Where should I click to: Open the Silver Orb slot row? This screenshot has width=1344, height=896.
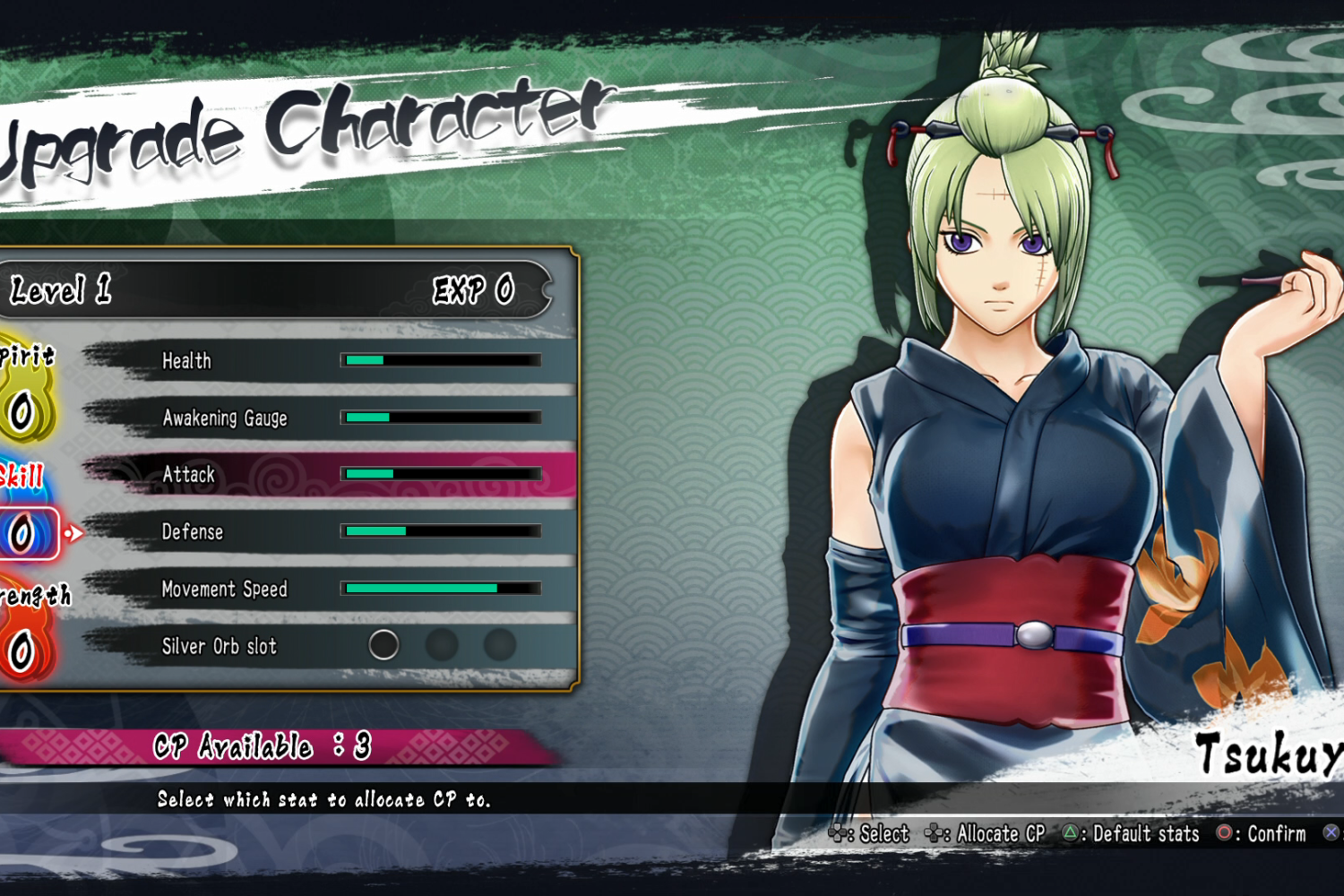332,645
